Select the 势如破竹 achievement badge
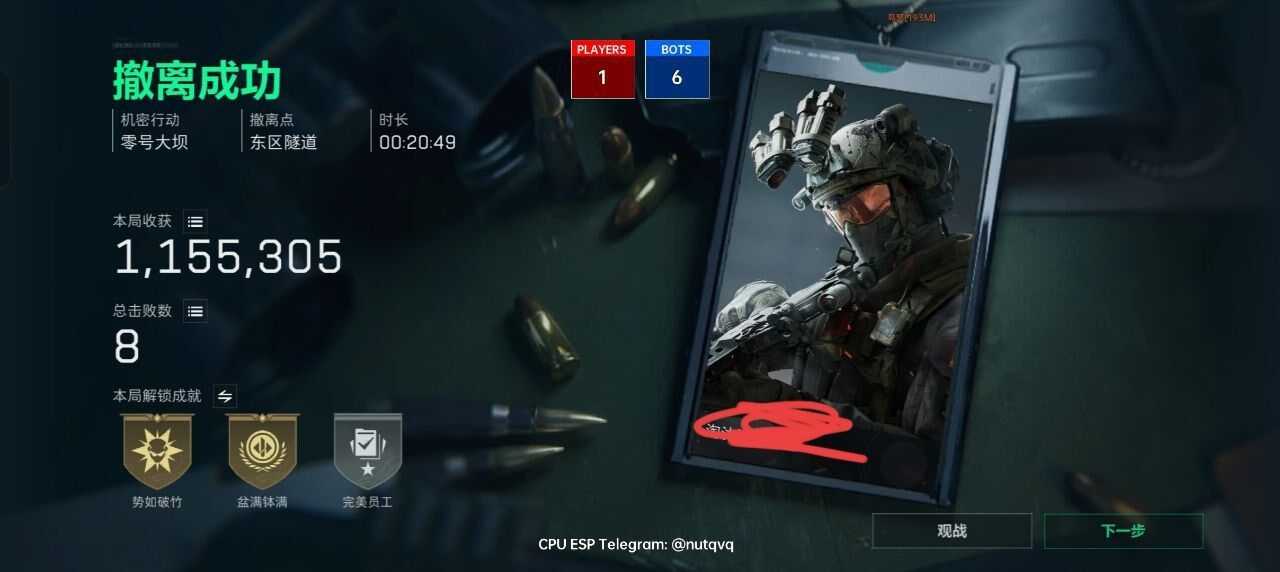Viewport: 1280px width, 572px height. point(157,451)
